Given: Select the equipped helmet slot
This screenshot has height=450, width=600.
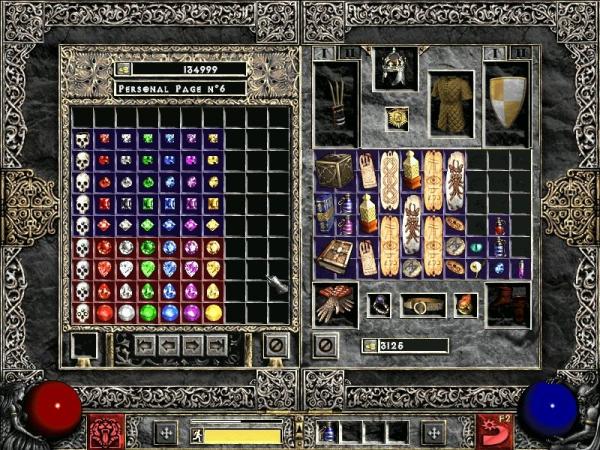Looking at the screenshot, I should point(395,70).
